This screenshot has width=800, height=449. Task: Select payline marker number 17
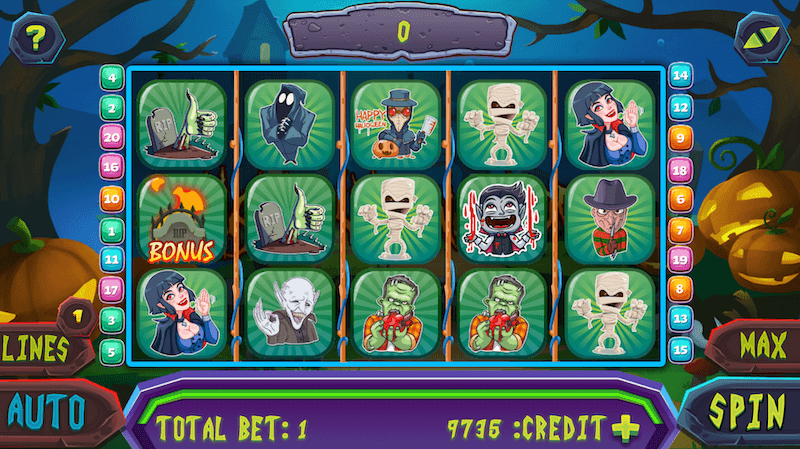tap(111, 289)
